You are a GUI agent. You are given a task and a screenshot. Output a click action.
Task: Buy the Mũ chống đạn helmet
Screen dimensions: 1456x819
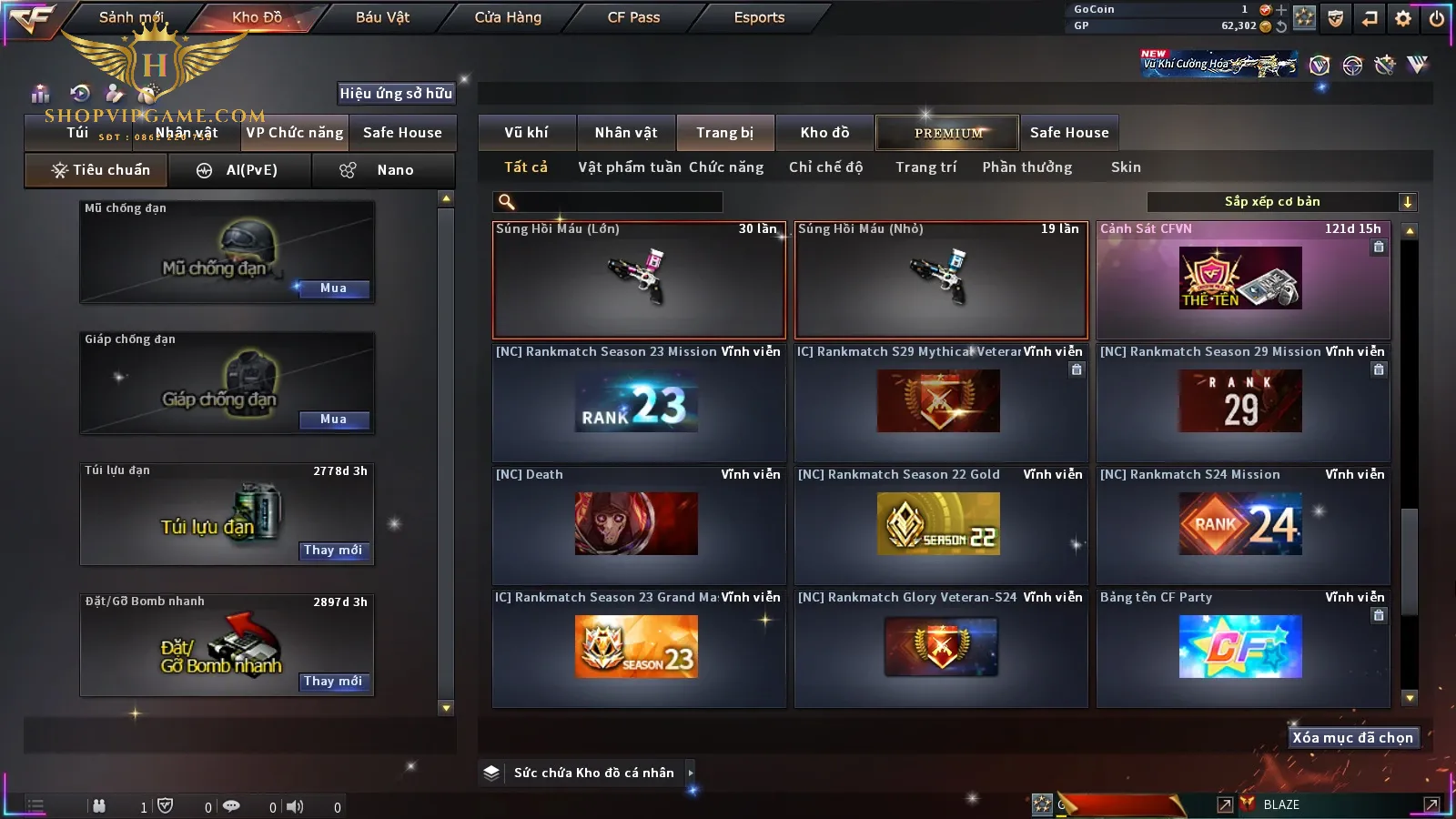[x=333, y=288]
